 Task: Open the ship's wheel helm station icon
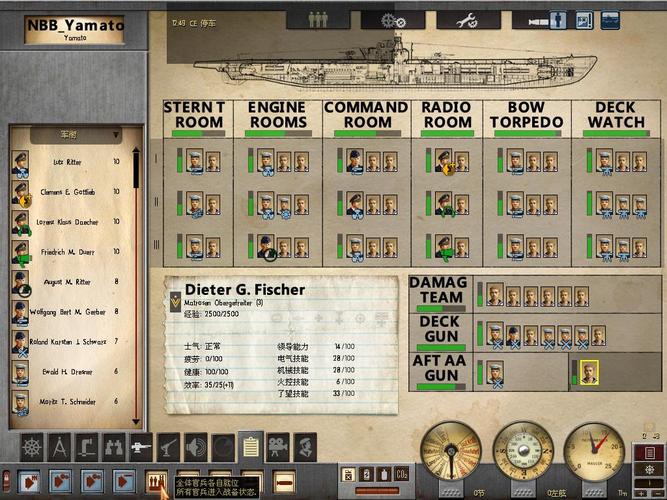click(x=32, y=445)
